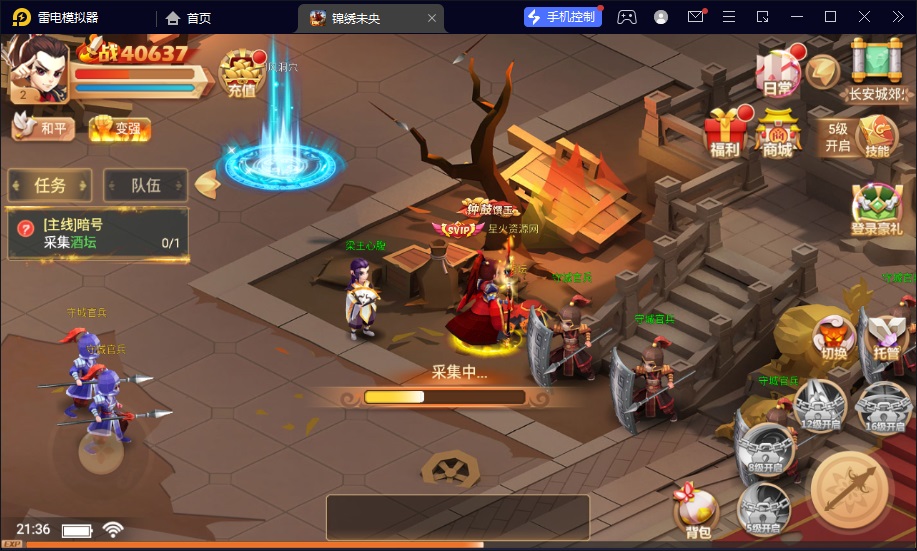Switch to the 首页 emulator home tab
Screen dimensions: 917x551
click(x=189, y=17)
